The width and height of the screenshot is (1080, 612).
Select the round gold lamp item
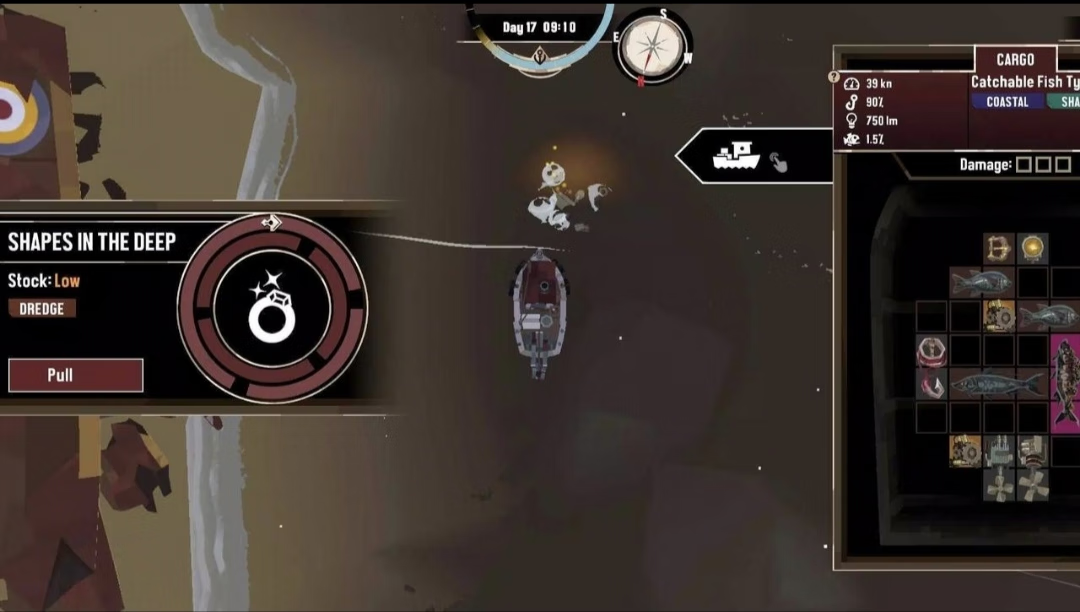[x=1032, y=248]
